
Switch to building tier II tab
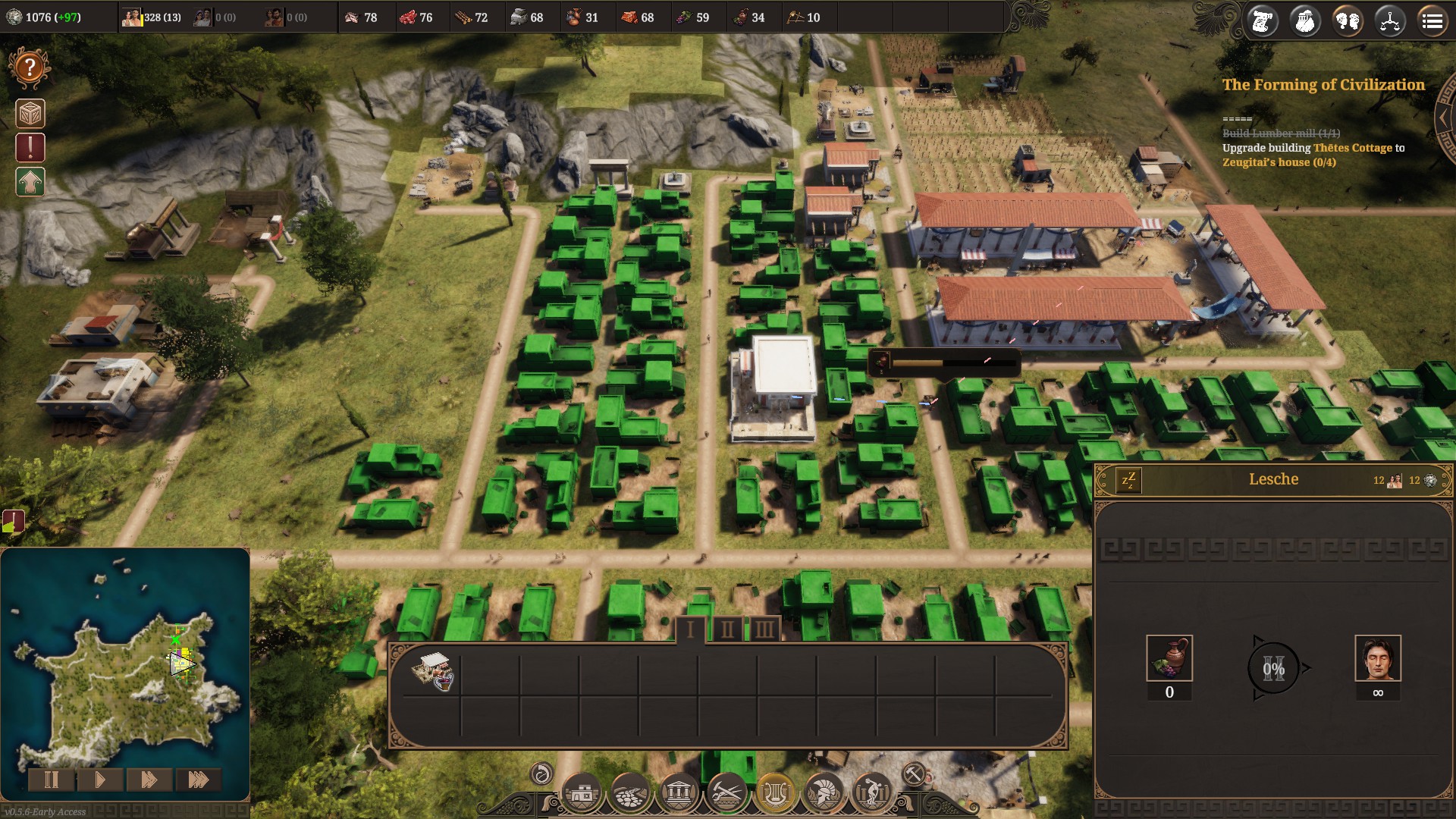pos(727,629)
